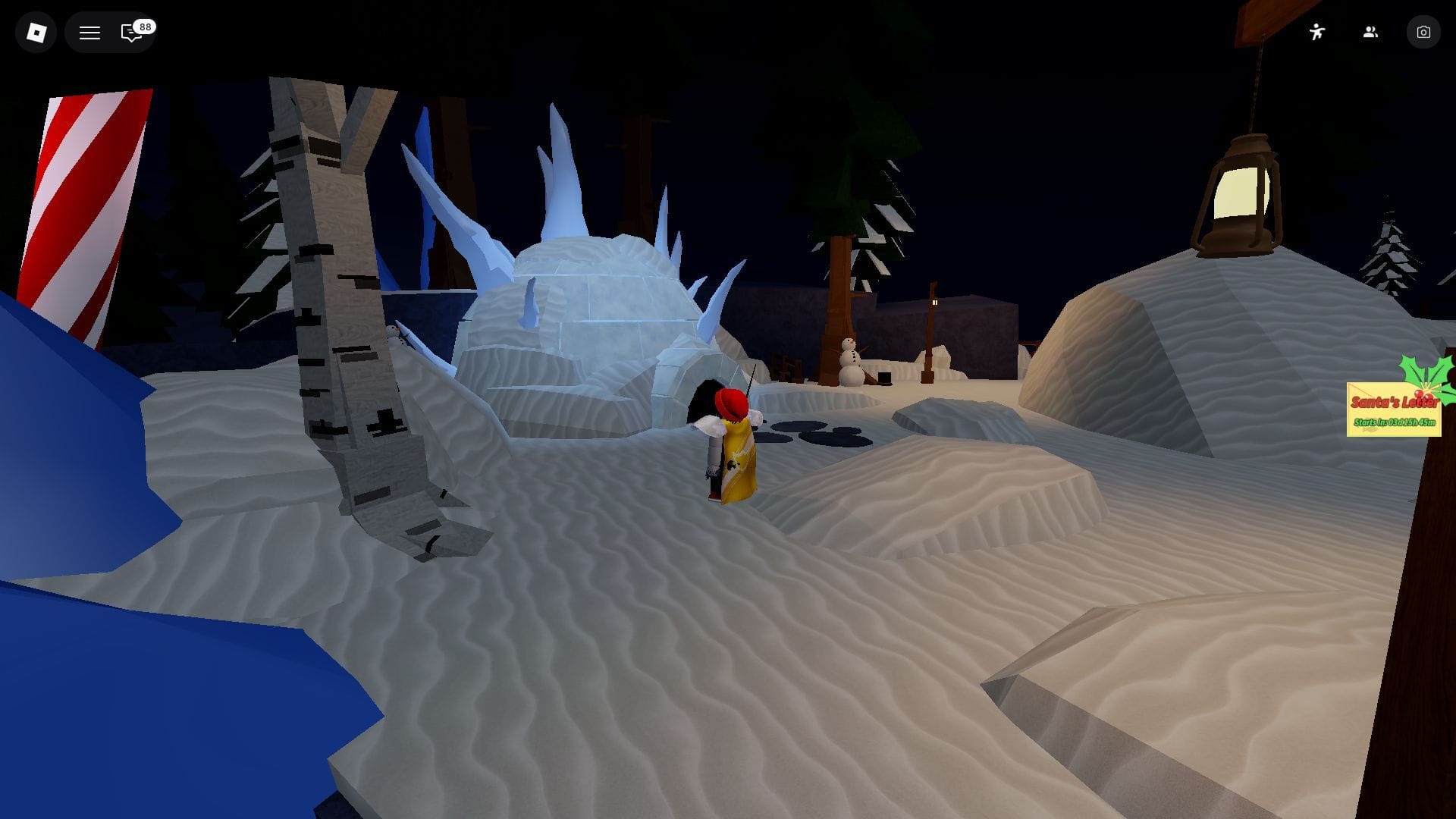
Task: Click the people silhouette icon top right
Action: coord(1370,32)
